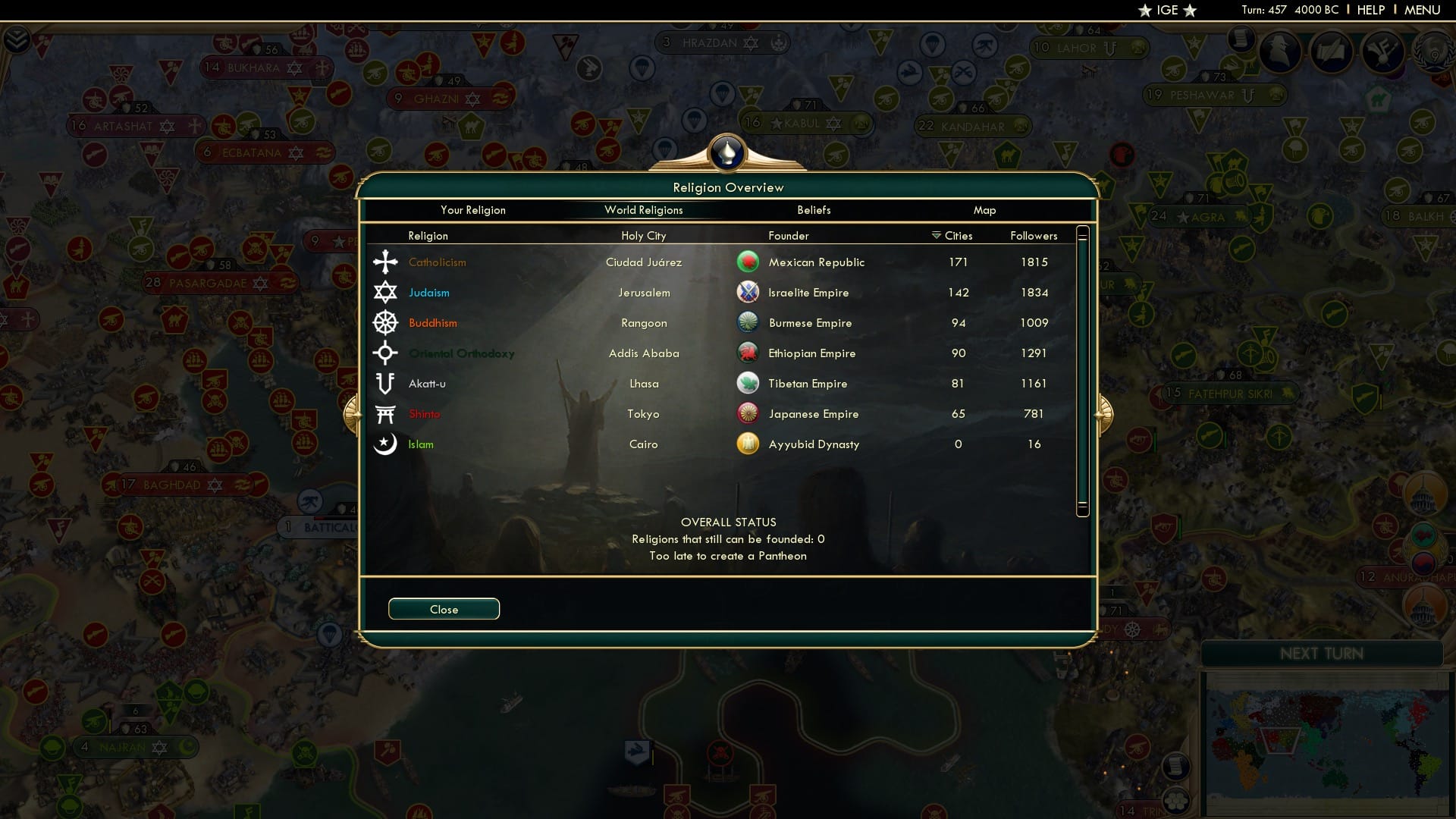1456x819 pixels.
Task: Select the Shinto torii gate icon
Action: point(385,413)
